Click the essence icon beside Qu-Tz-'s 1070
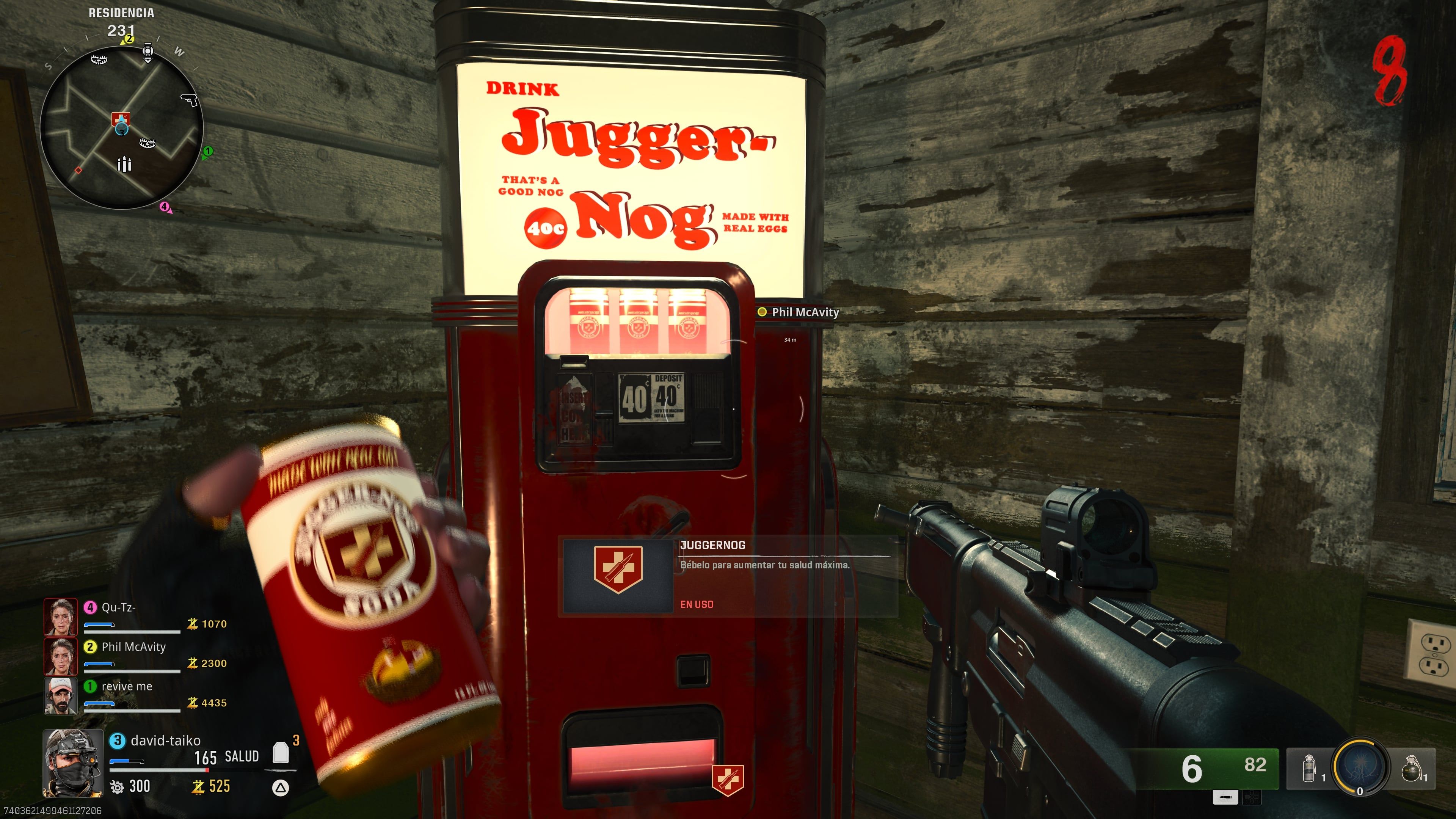The image size is (1456, 819). click(x=192, y=623)
